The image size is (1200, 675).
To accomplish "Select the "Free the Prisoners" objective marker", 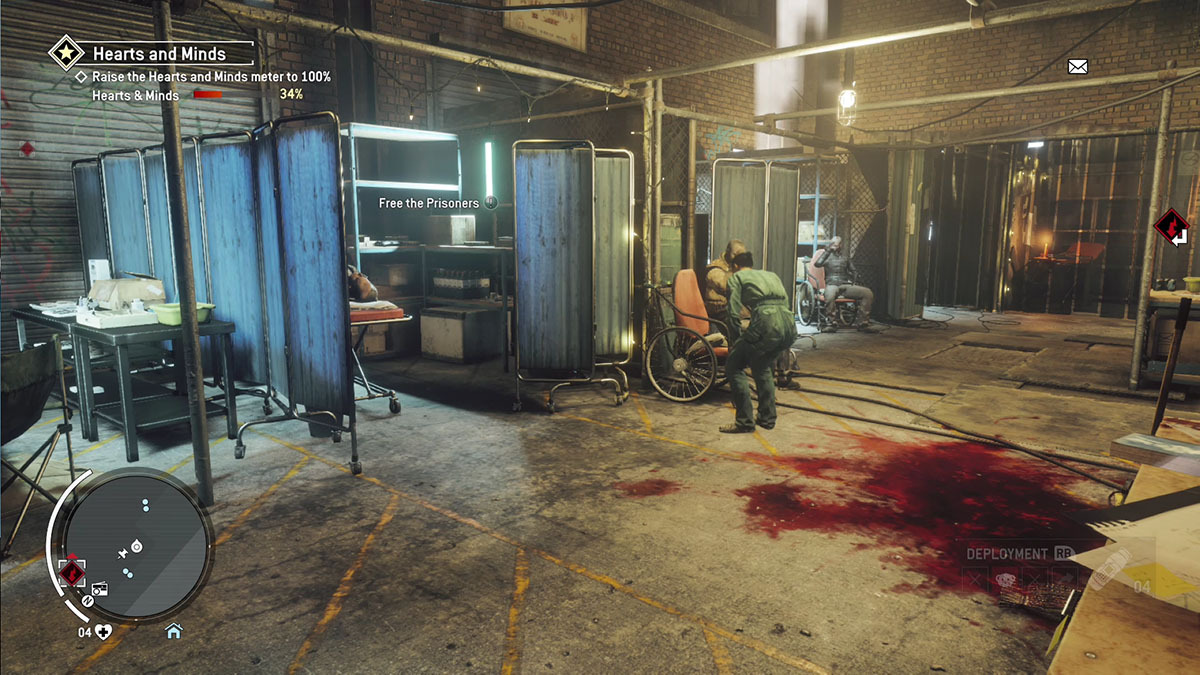I will tap(490, 203).
